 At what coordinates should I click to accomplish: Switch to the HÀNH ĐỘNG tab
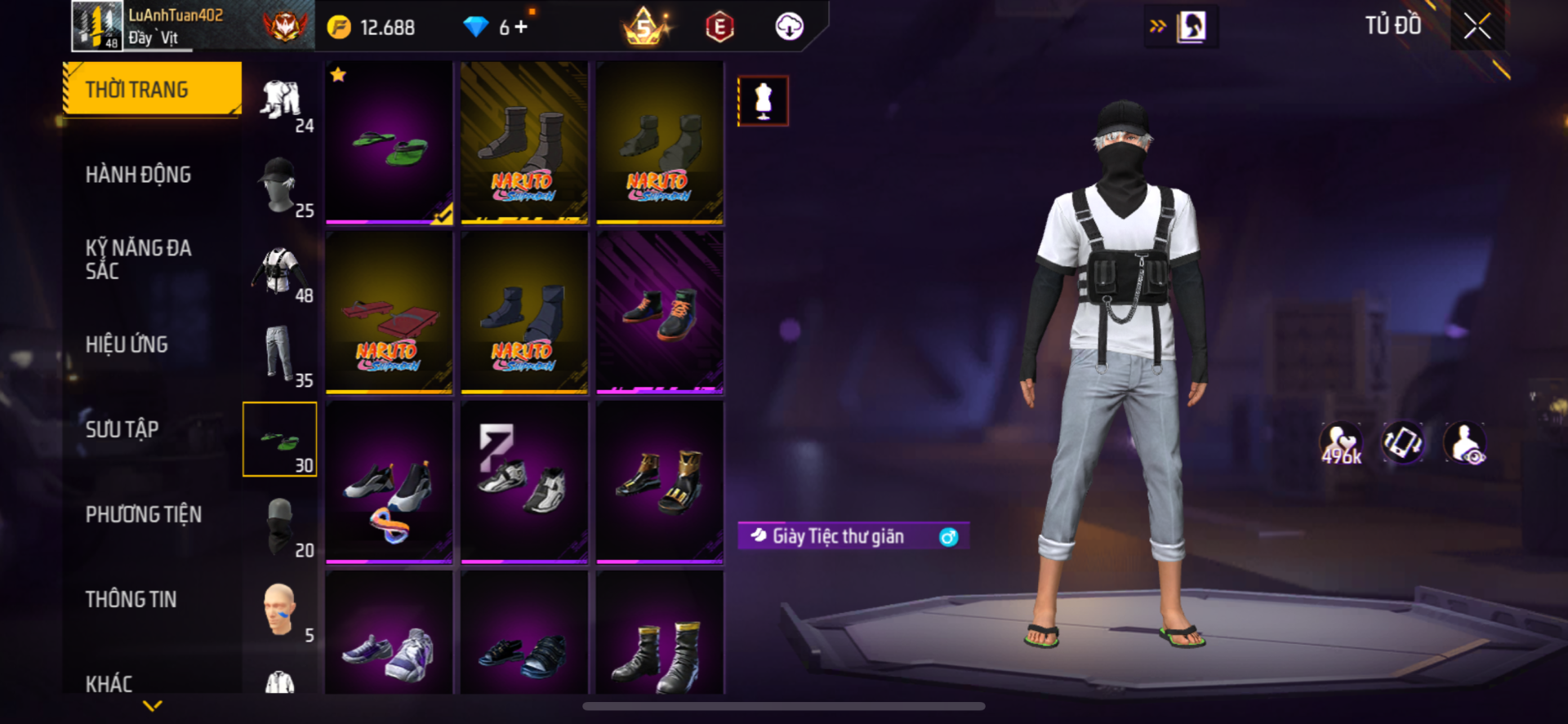click(x=138, y=175)
